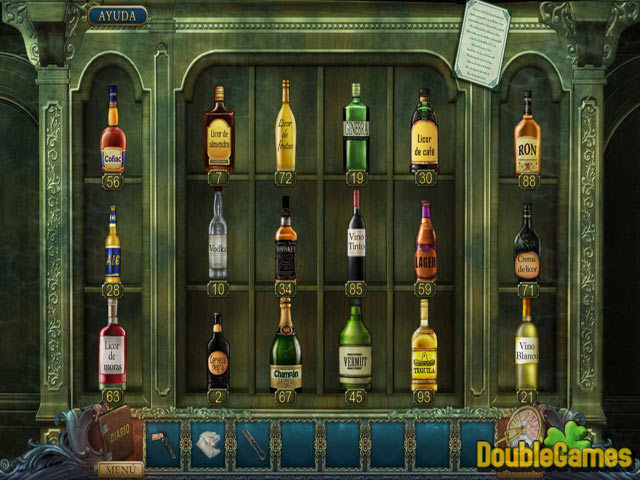640x480 pixels.
Task: Open the MENÚ button
Action: (x=120, y=468)
